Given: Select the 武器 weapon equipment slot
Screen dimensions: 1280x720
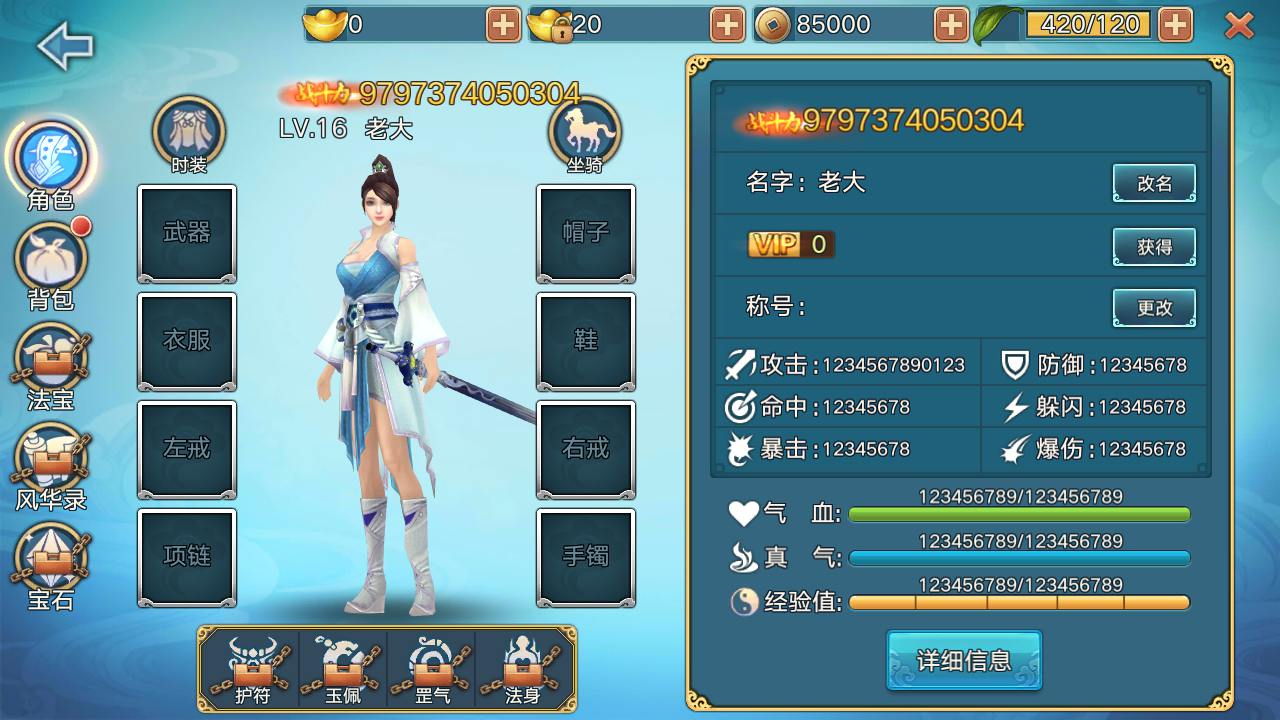Looking at the screenshot, I should (187, 233).
